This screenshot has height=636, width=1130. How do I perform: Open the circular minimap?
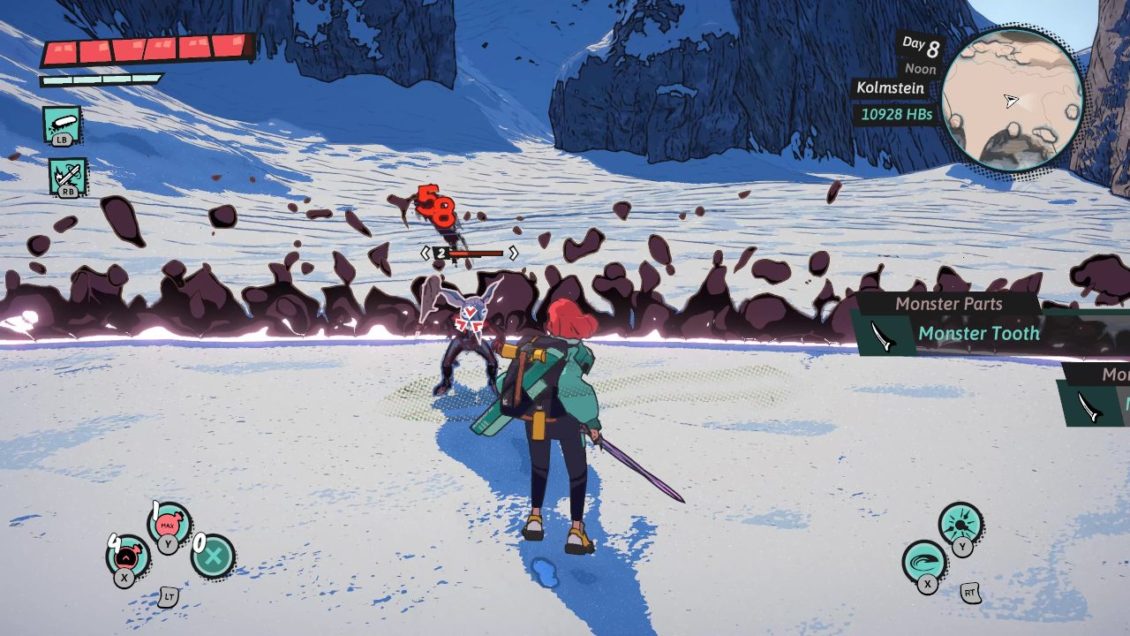[1012, 98]
